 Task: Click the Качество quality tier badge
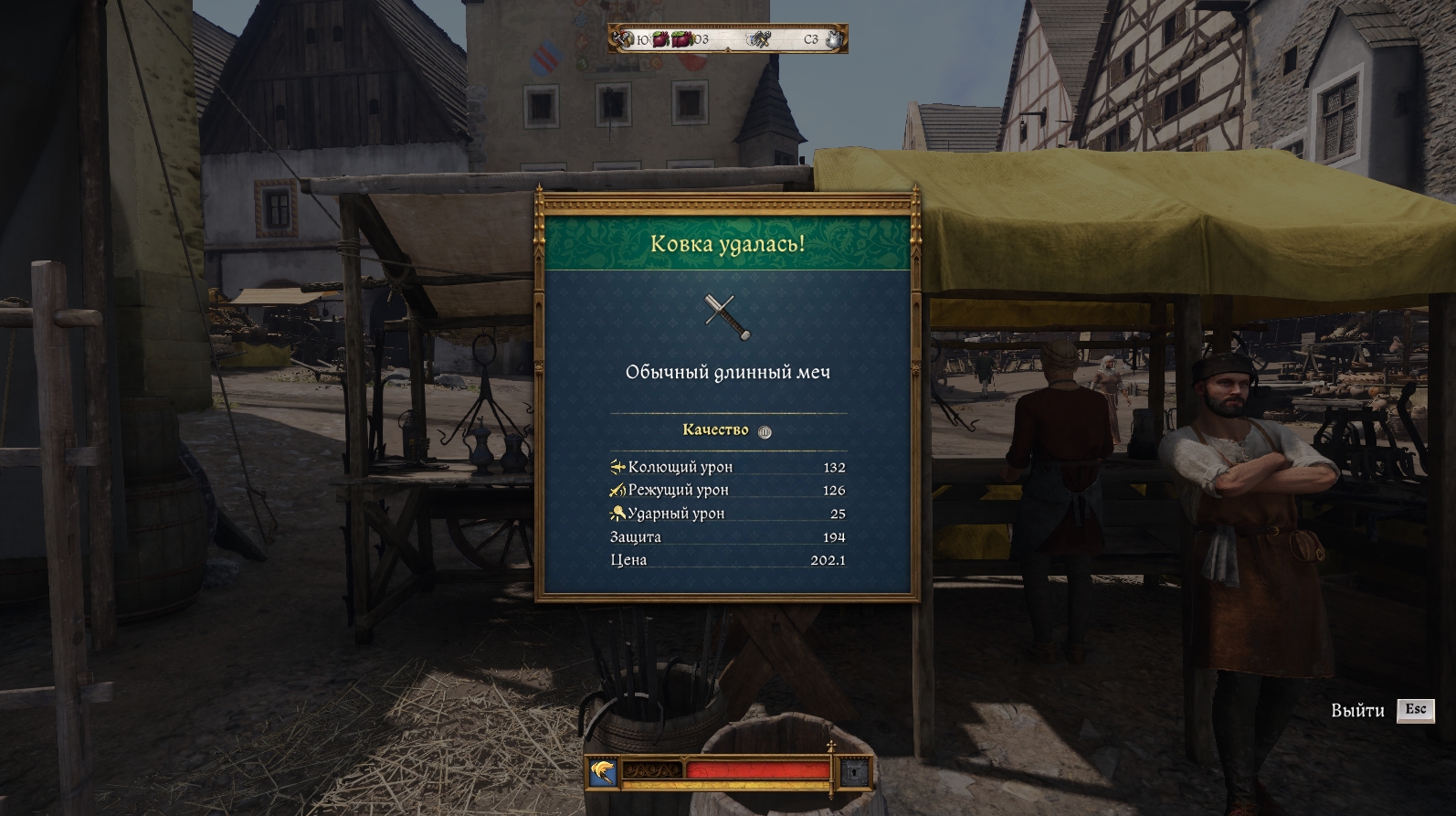(x=765, y=432)
